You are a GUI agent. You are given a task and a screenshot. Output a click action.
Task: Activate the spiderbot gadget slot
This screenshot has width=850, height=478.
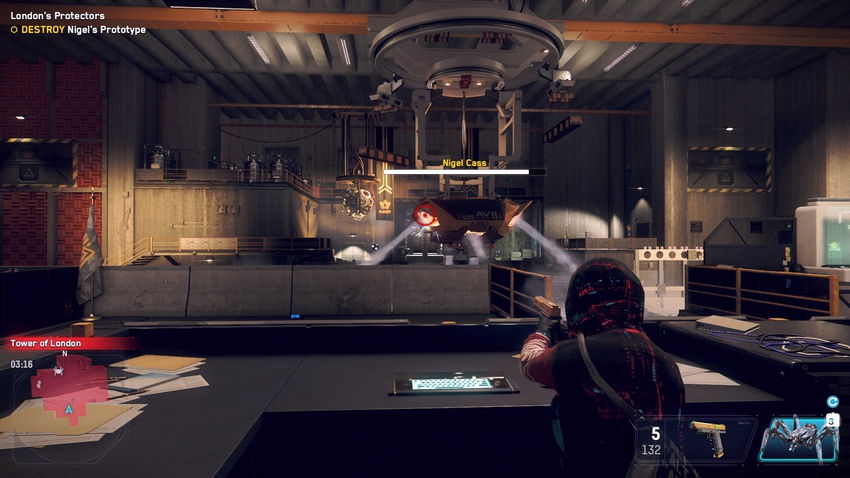click(x=797, y=439)
